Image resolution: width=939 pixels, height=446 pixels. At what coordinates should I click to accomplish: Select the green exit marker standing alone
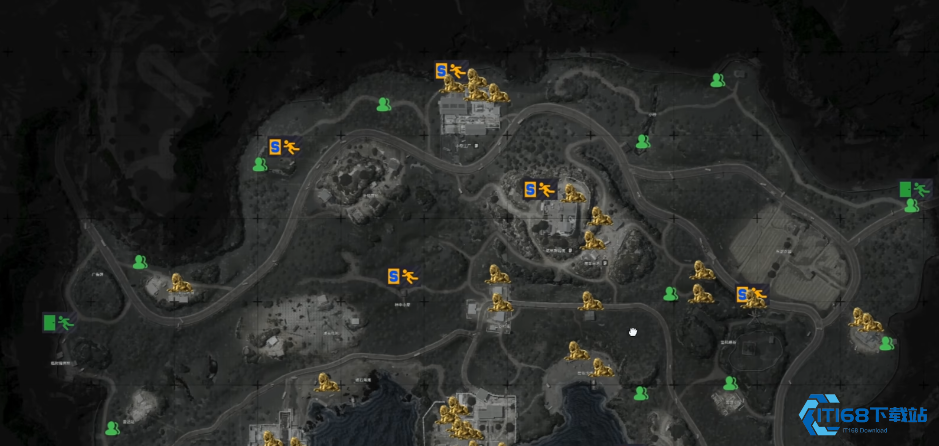click(x=58, y=322)
